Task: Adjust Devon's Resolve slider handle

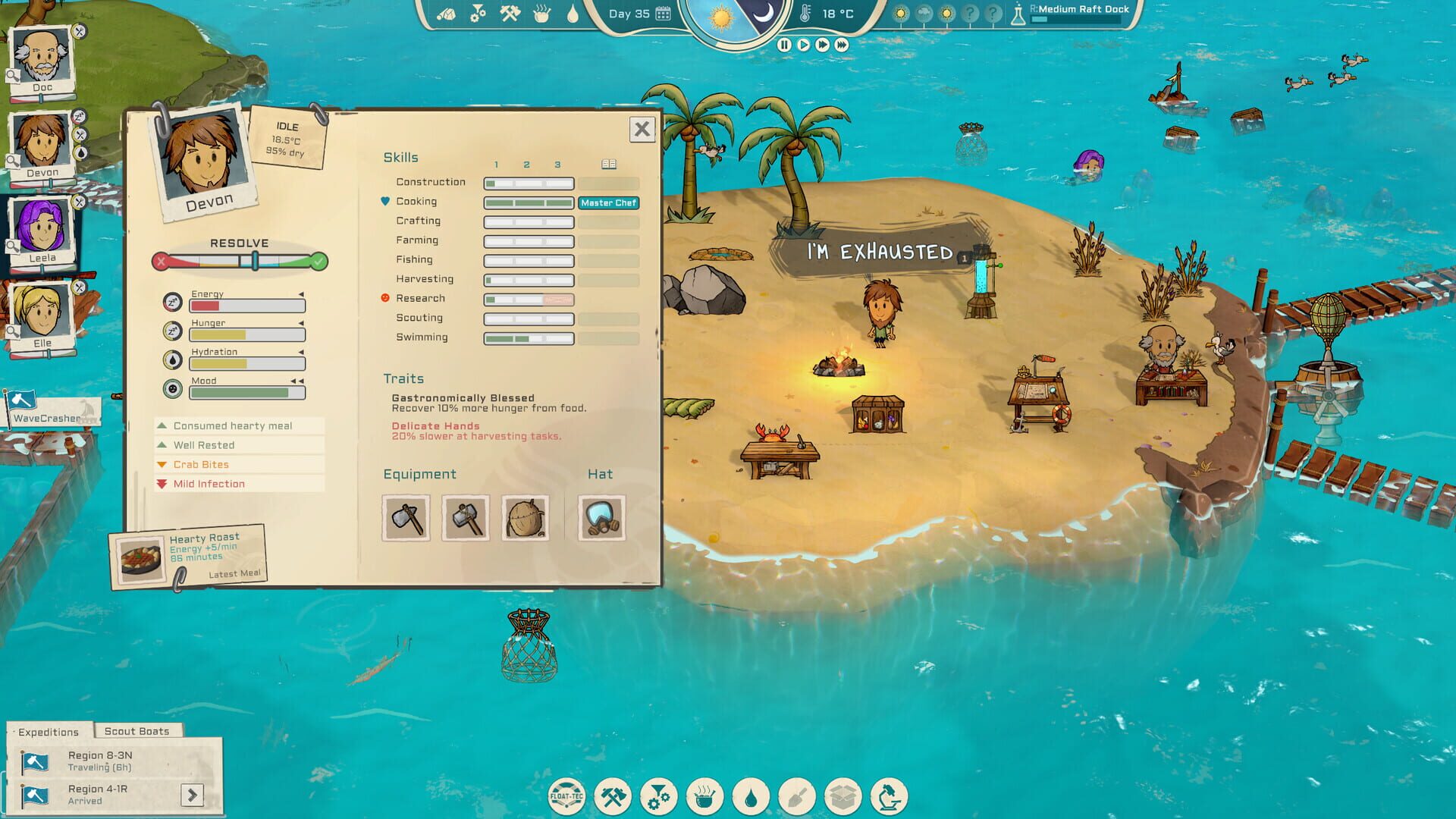Action: (x=253, y=259)
